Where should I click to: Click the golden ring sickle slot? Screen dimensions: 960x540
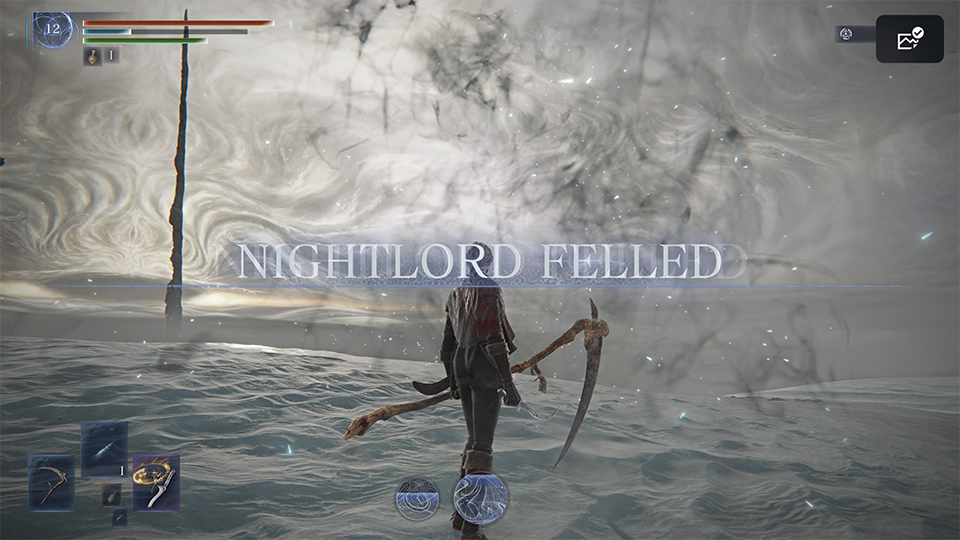pos(156,483)
